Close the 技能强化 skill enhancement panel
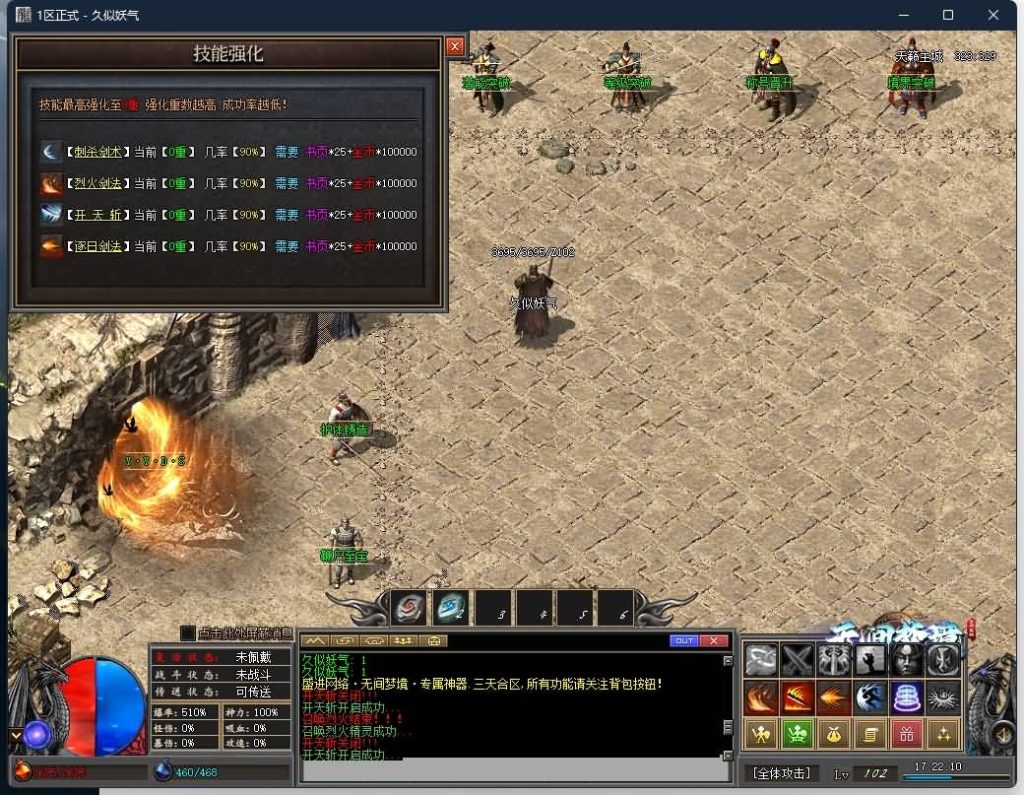 tap(455, 46)
